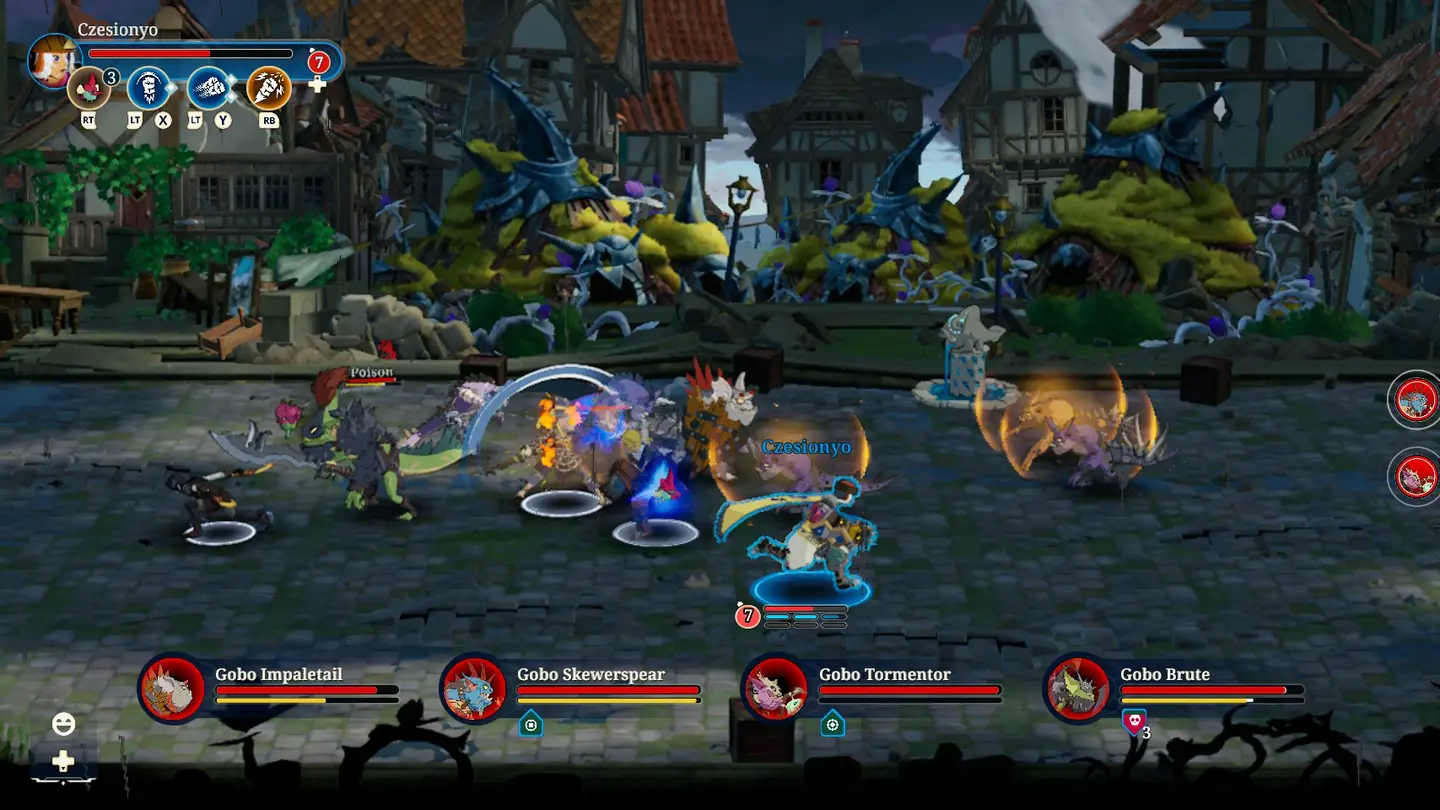Select Czesionyo's player portrait

tap(52, 59)
